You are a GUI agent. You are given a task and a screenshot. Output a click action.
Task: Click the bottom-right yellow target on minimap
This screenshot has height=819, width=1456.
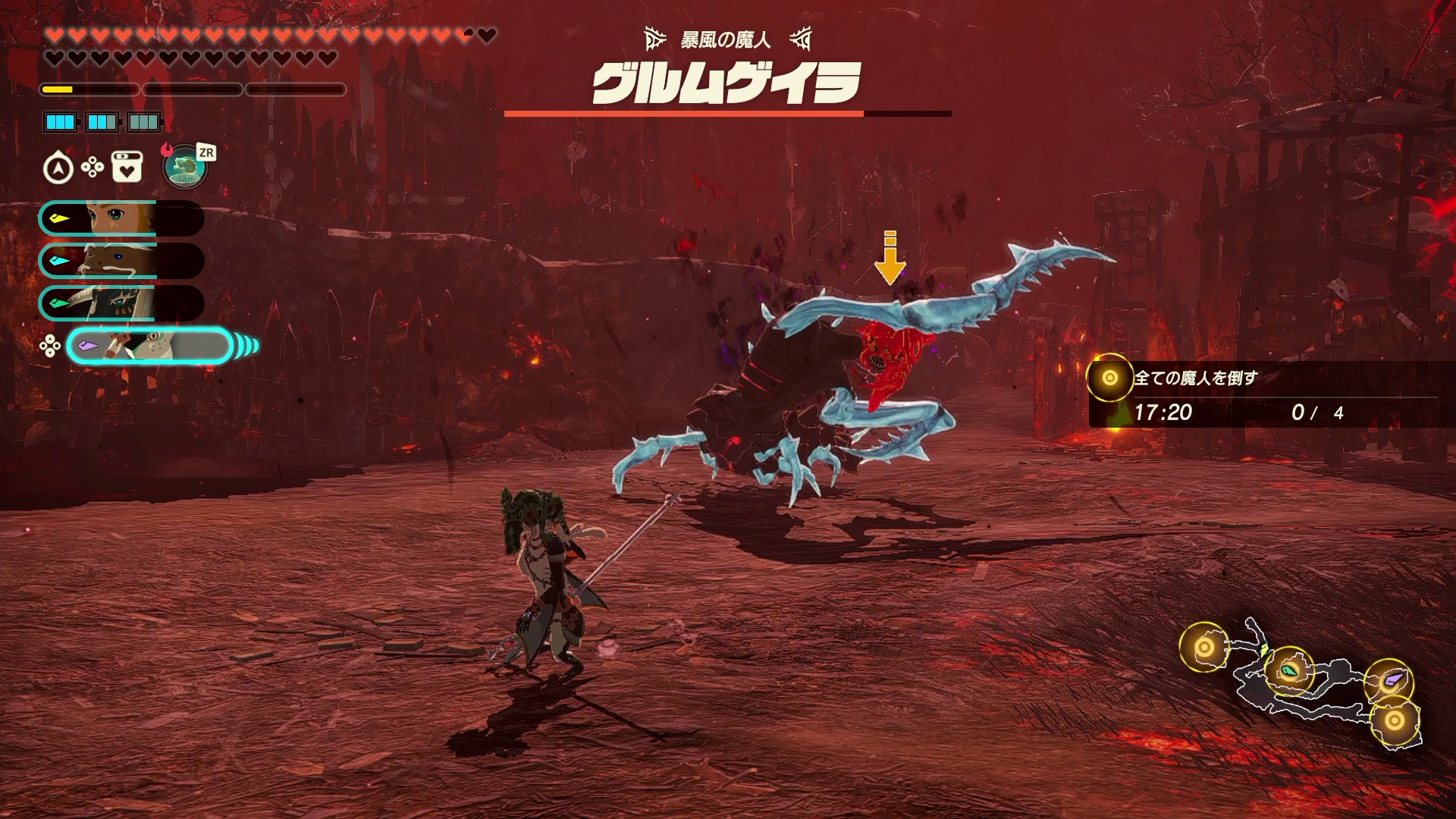(1394, 720)
